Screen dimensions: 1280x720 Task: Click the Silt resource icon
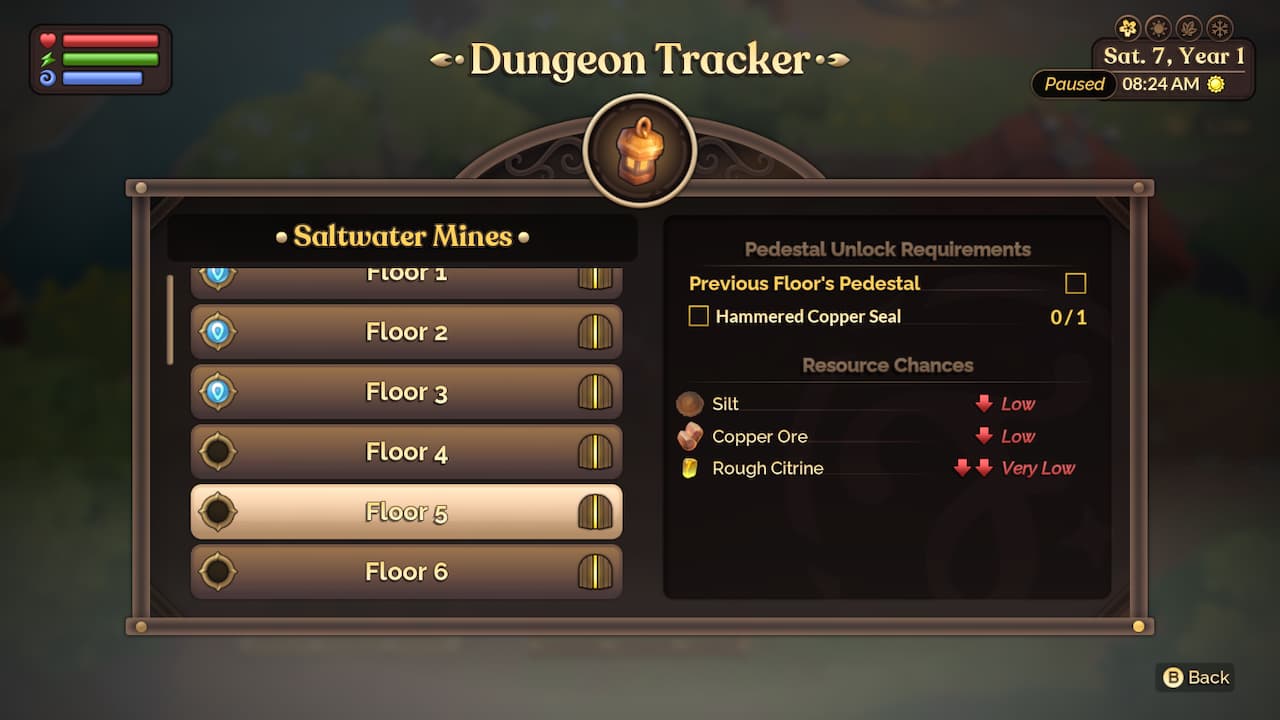coord(690,404)
